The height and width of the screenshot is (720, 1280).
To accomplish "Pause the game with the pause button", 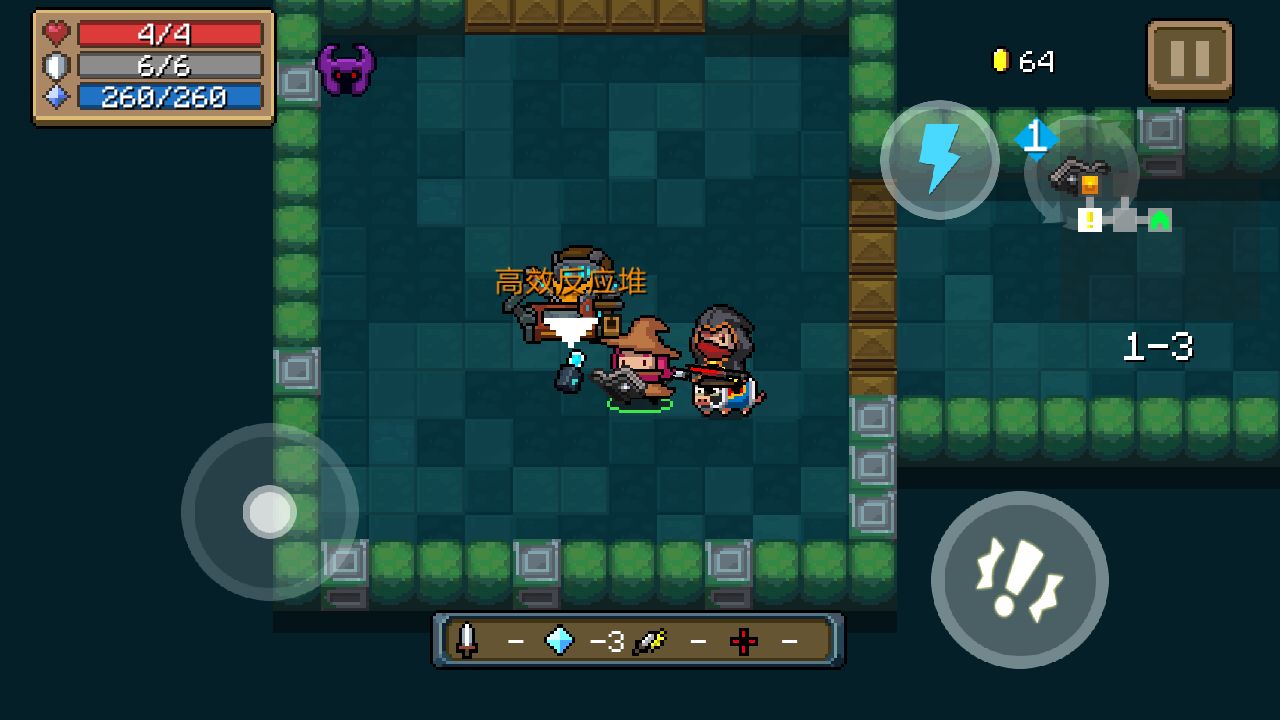I will point(1189,60).
